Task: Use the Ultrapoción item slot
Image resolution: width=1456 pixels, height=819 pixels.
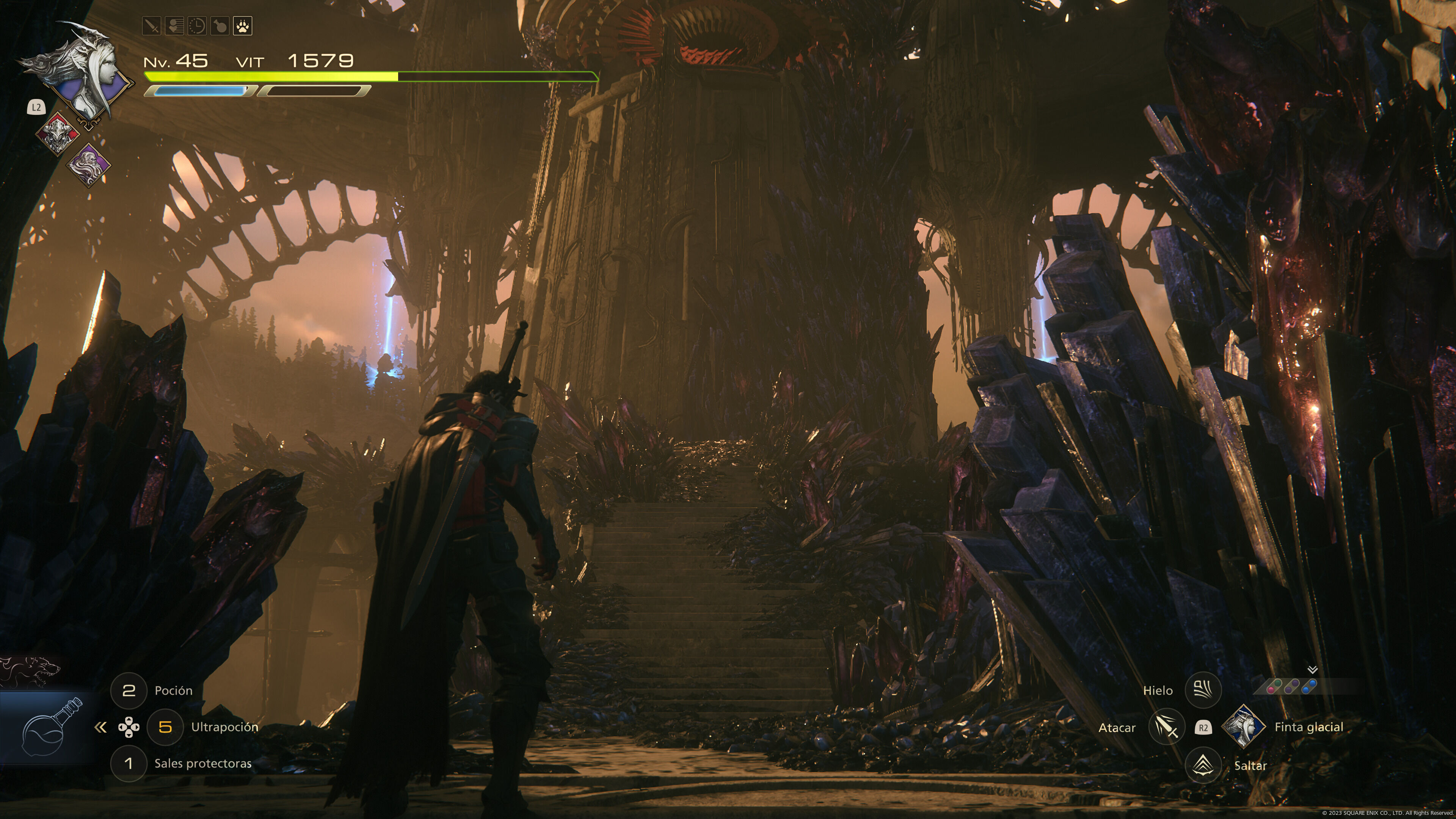Action: tap(165, 727)
